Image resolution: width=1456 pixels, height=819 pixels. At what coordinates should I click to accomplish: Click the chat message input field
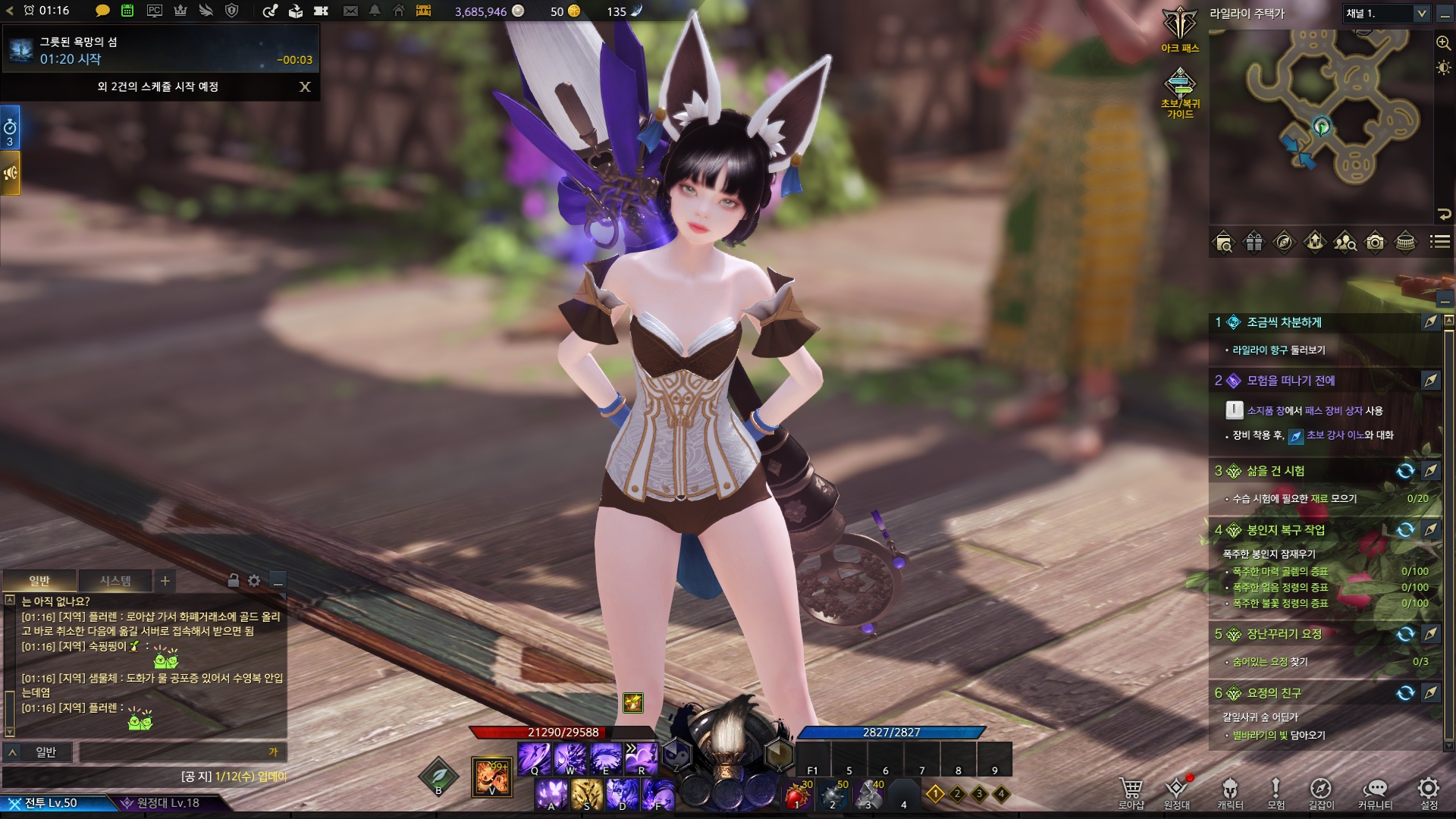[179, 752]
